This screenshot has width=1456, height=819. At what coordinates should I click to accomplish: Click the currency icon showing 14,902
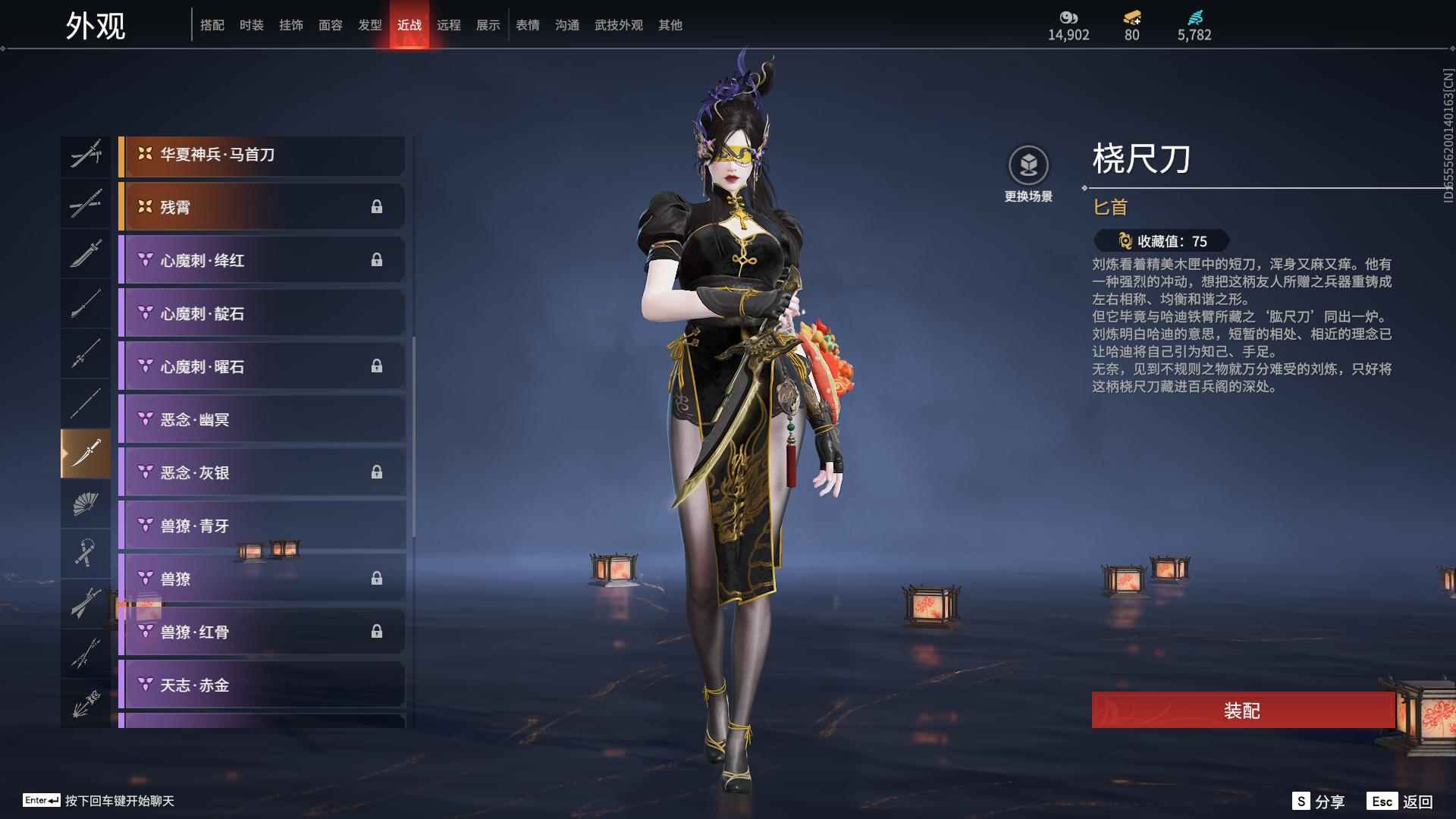click(1069, 18)
